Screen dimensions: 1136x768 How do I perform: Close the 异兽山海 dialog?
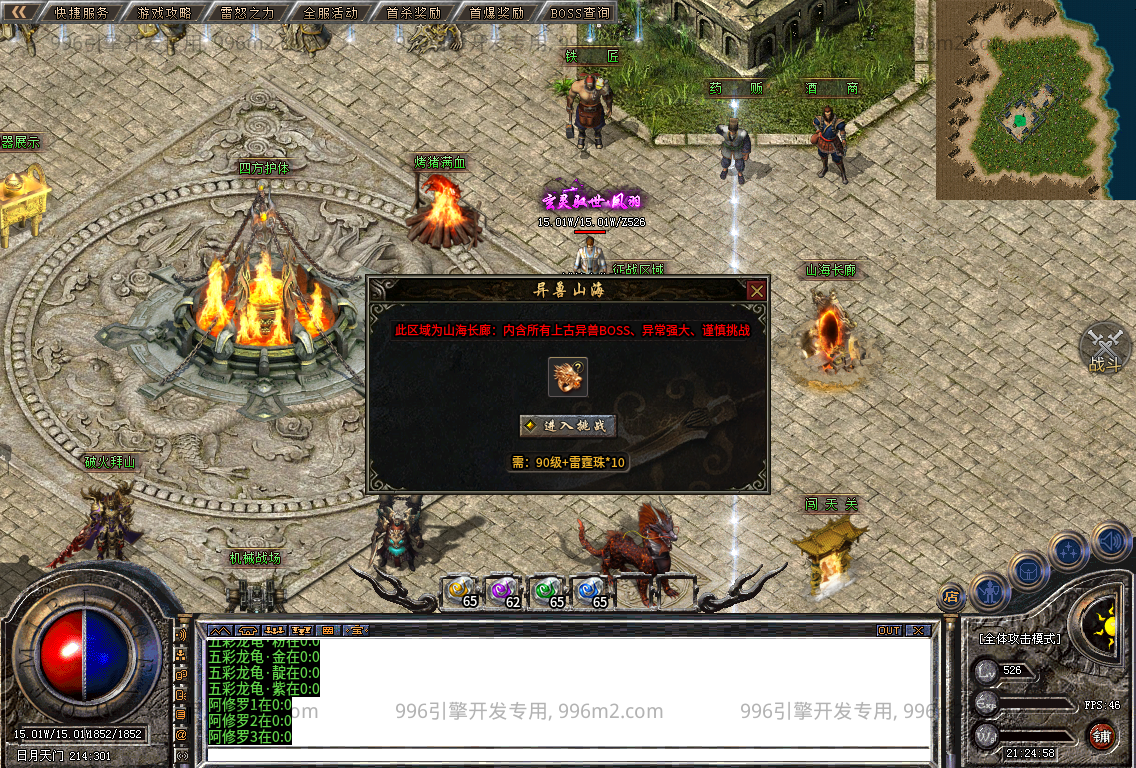(757, 291)
